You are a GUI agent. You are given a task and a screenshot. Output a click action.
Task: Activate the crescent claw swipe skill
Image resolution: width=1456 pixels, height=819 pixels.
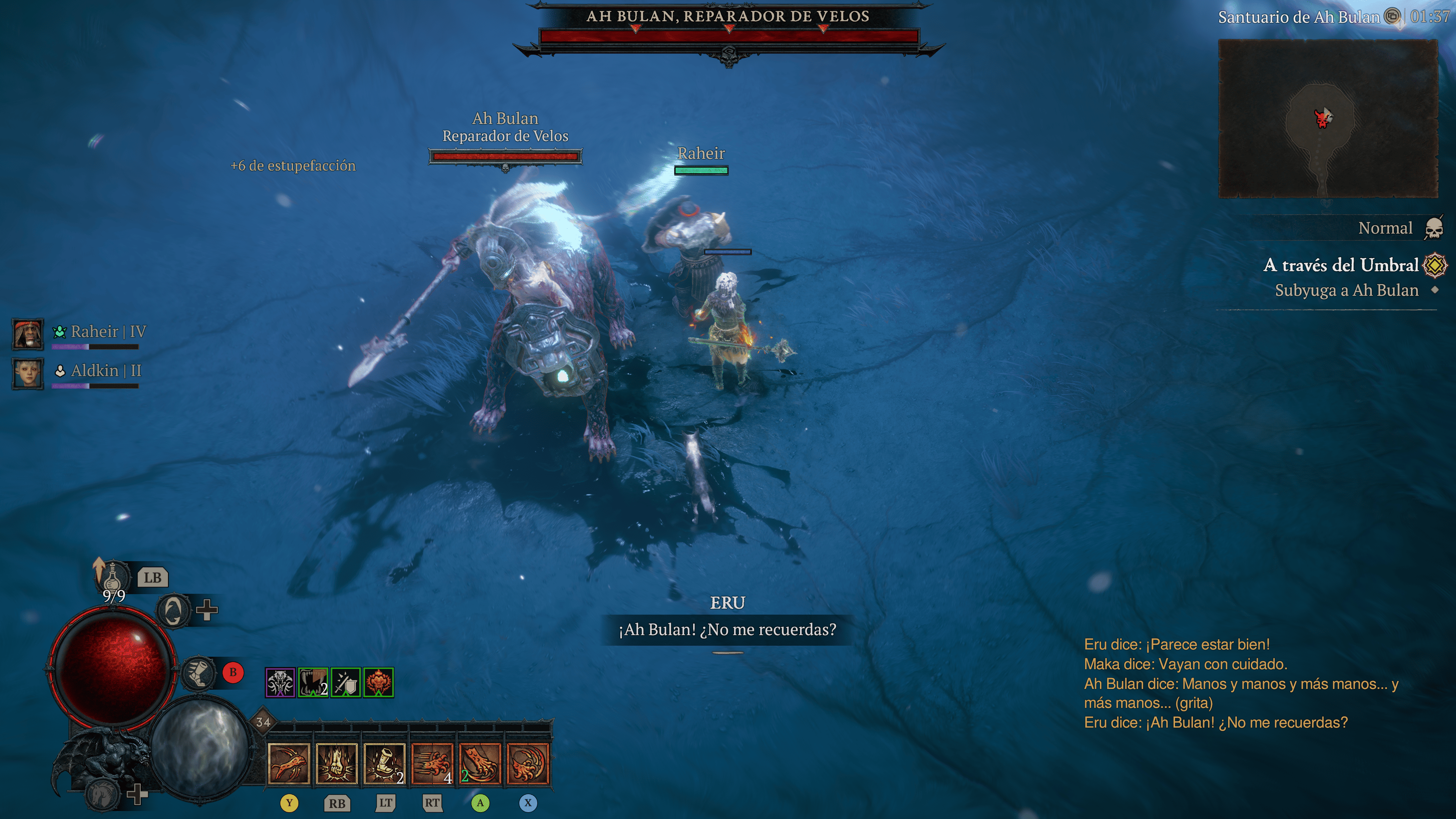tap(528, 764)
